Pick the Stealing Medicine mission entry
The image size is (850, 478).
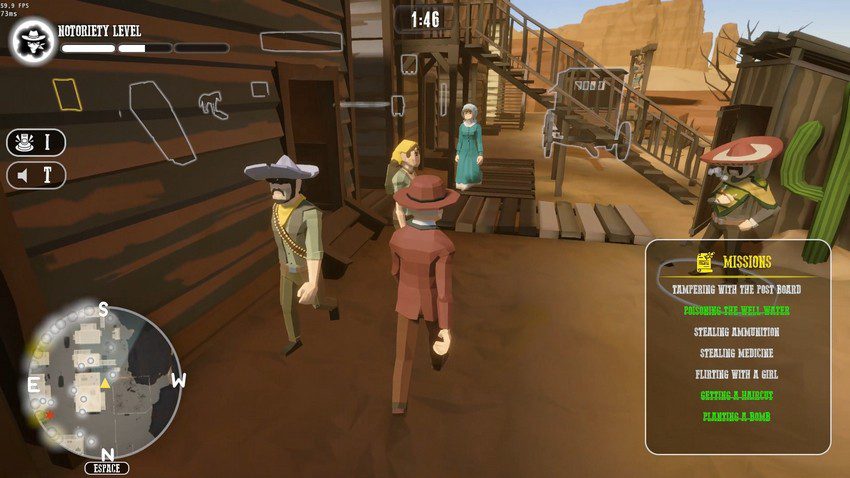pos(736,353)
